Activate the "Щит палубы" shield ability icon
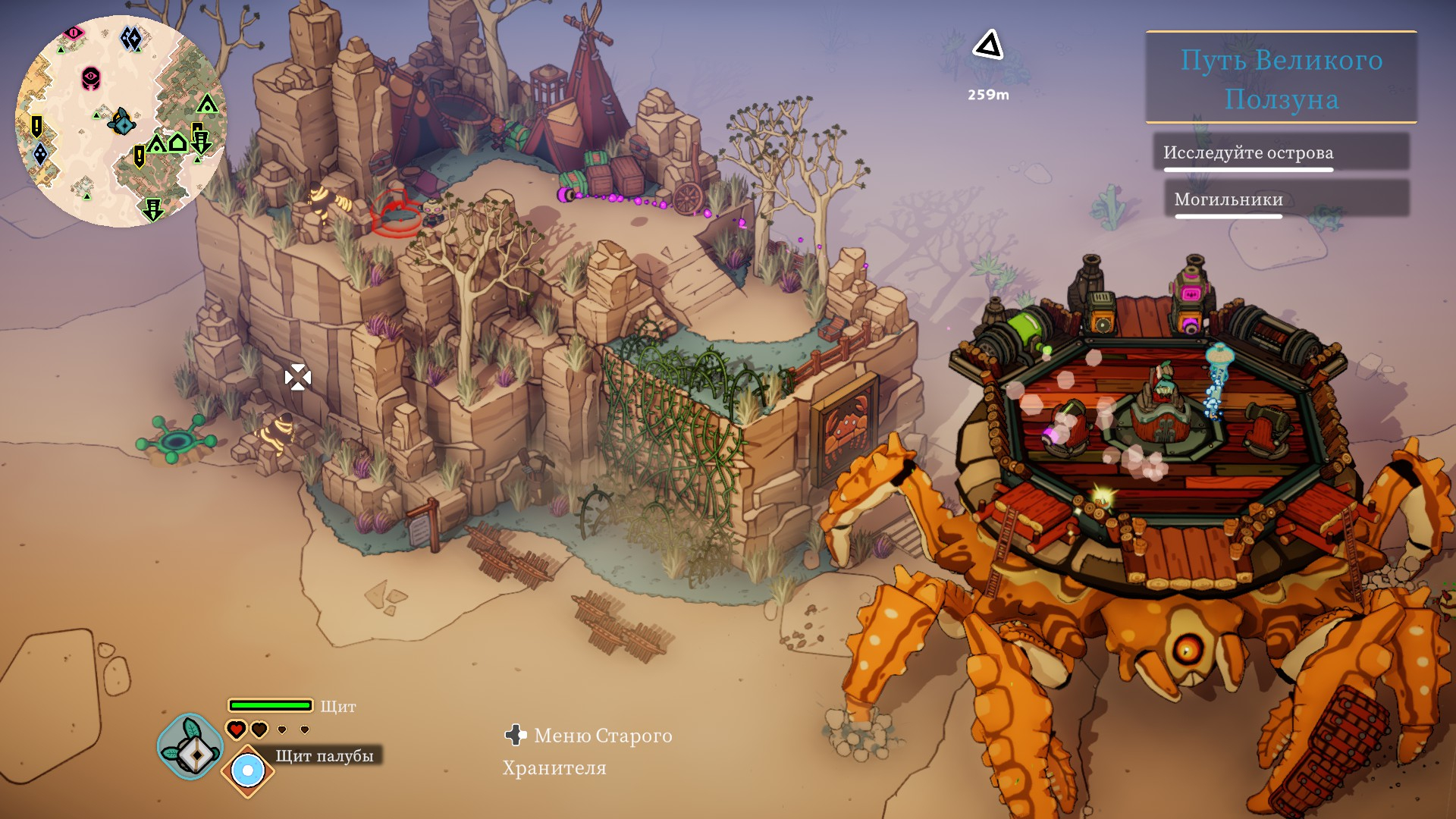The image size is (1456, 819). click(x=247, y=771)
